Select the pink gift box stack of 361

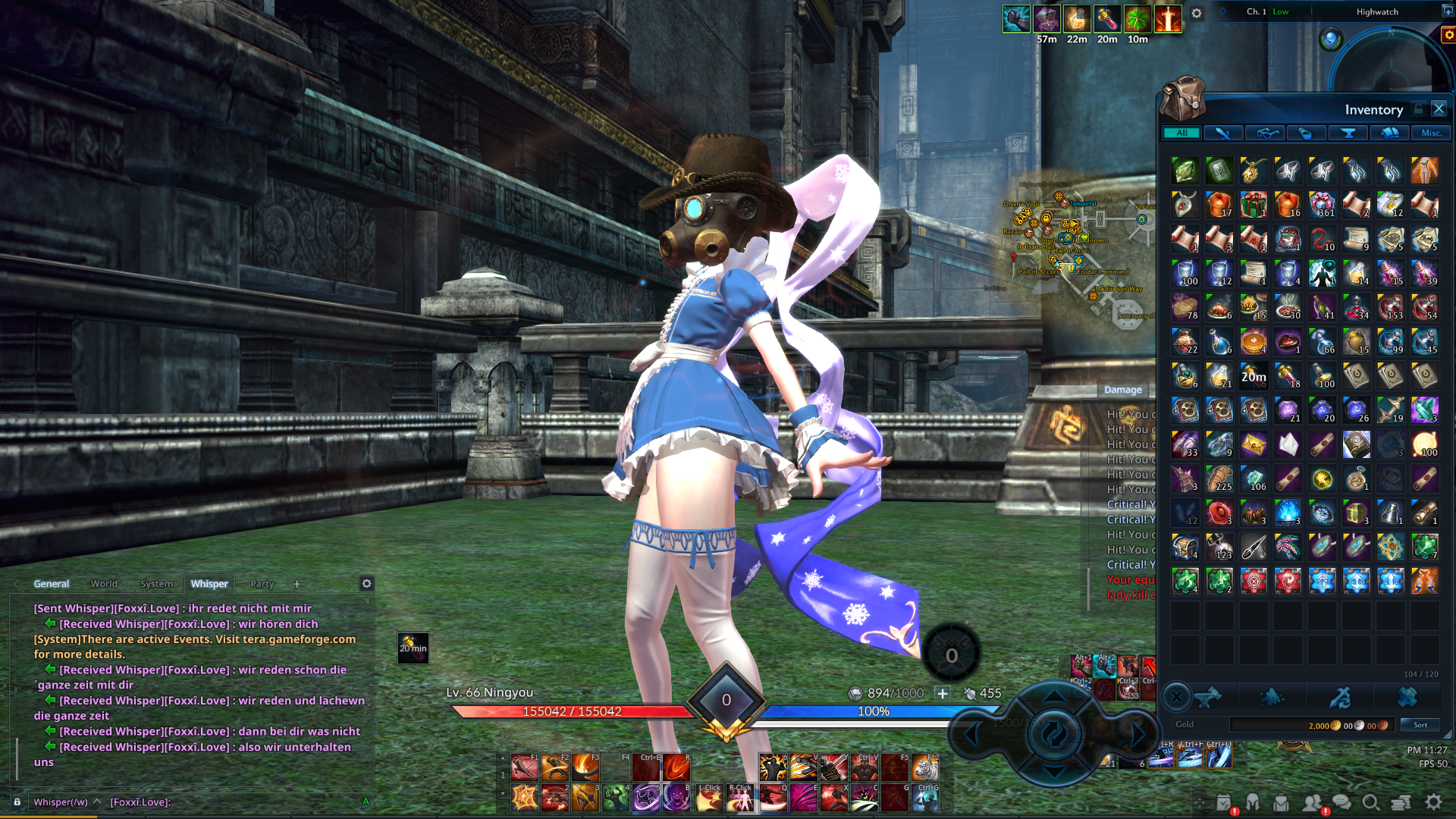1322,205
